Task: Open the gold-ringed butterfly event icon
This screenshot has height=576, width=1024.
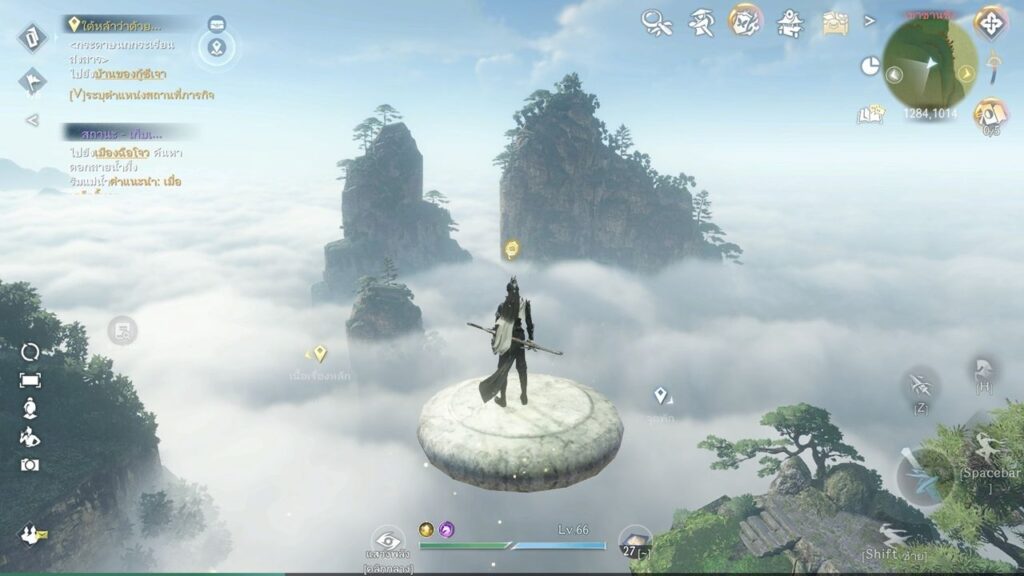Action: 744,20
